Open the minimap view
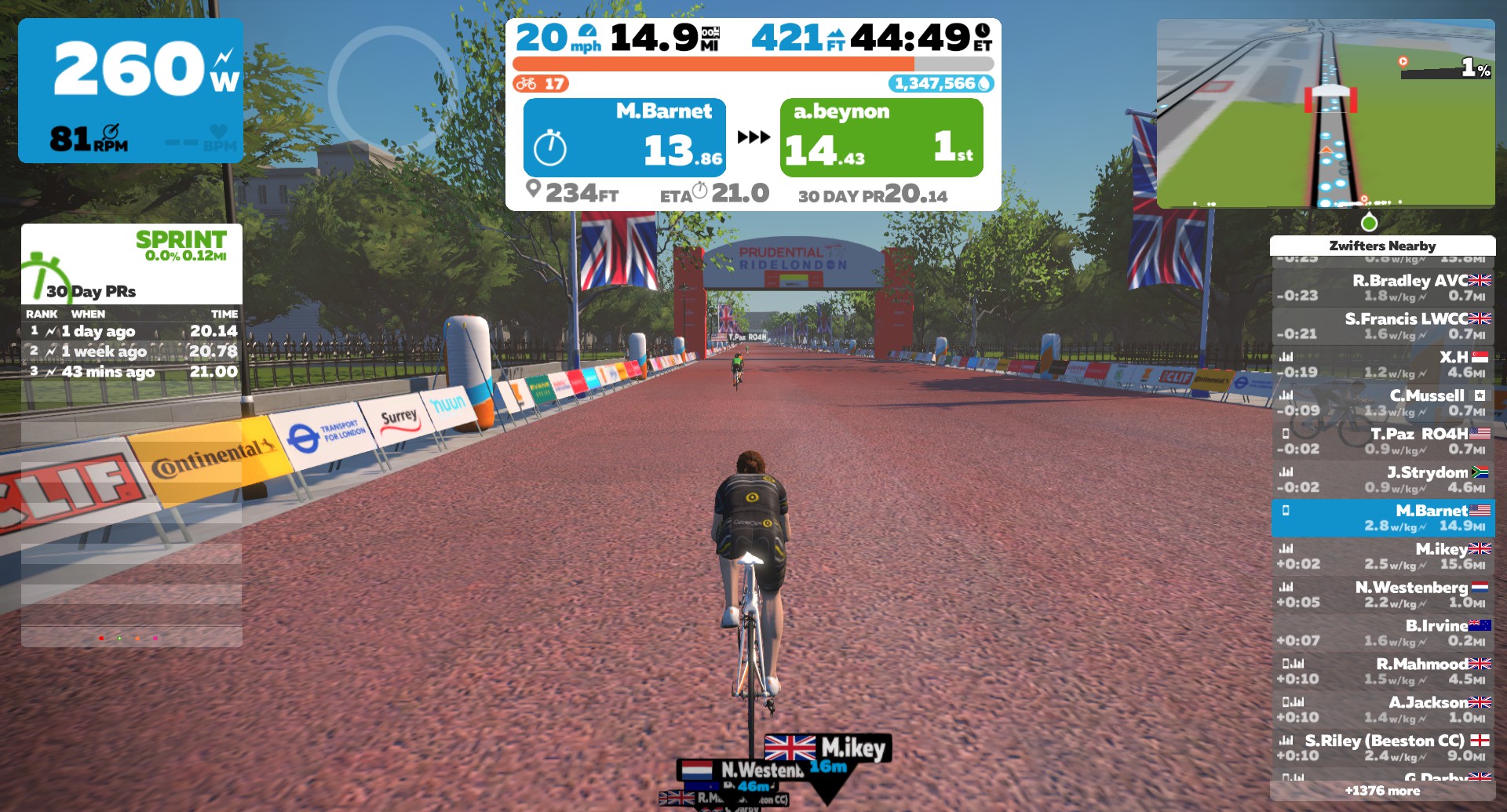This screenshot has width=1507, height=812. click(x=1325, y=113)
